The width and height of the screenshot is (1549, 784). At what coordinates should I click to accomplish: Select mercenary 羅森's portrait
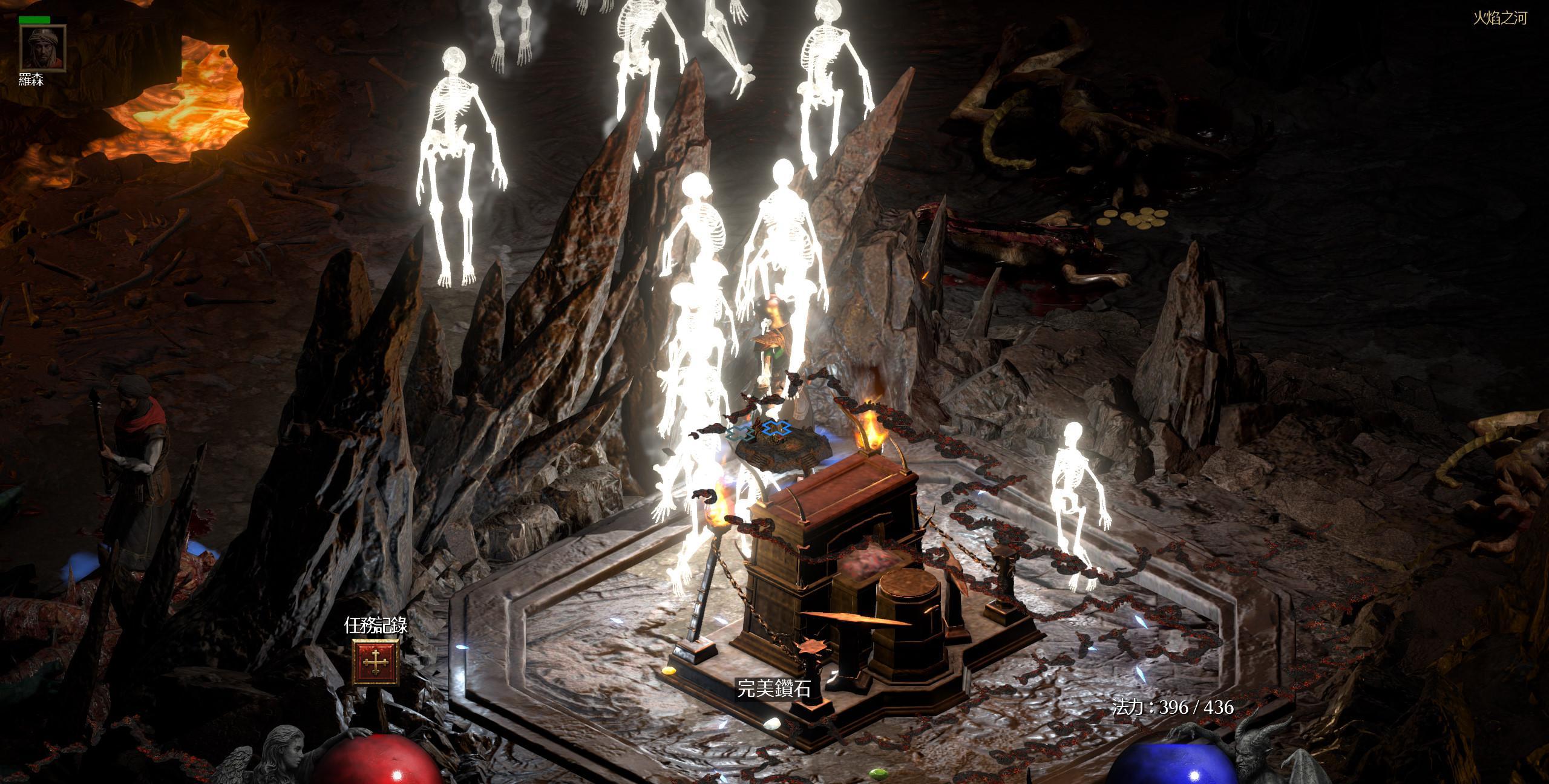[x=42, y=48]
